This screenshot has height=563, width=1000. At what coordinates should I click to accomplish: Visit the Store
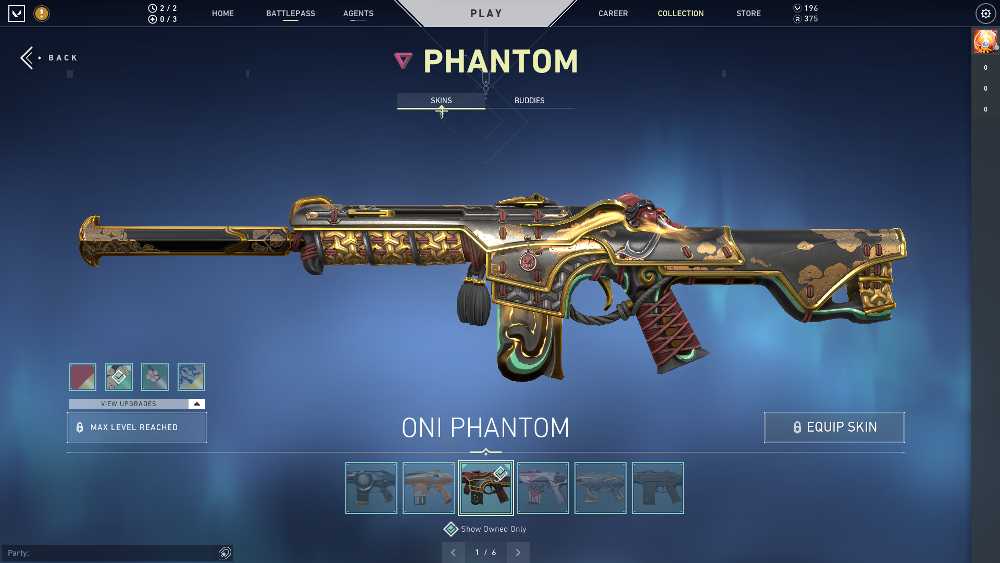click(x=748, y=14)
